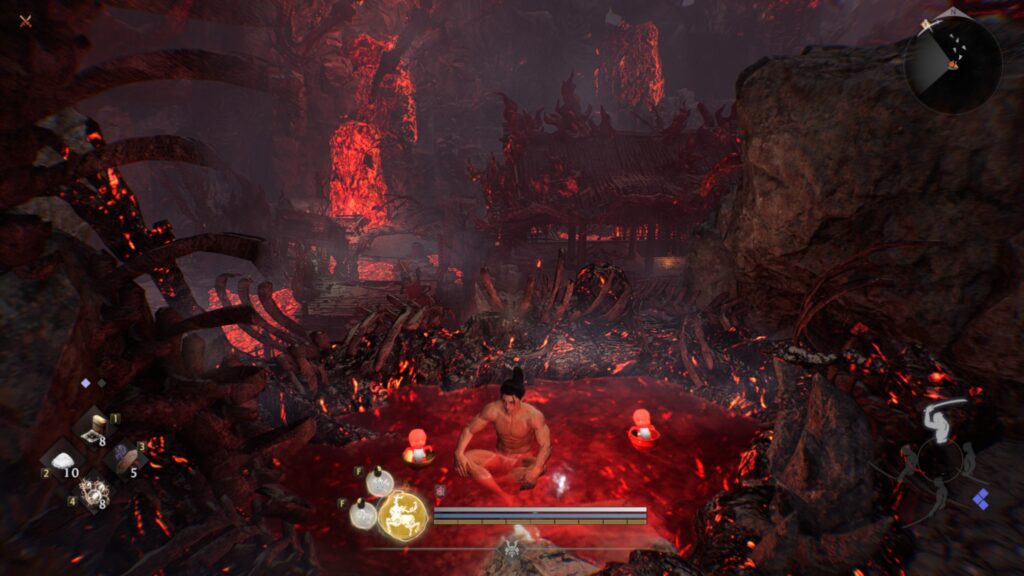Click the blue diamond cluster indicator
This screenshot has height=576, width=1024.
coord(981,497)
